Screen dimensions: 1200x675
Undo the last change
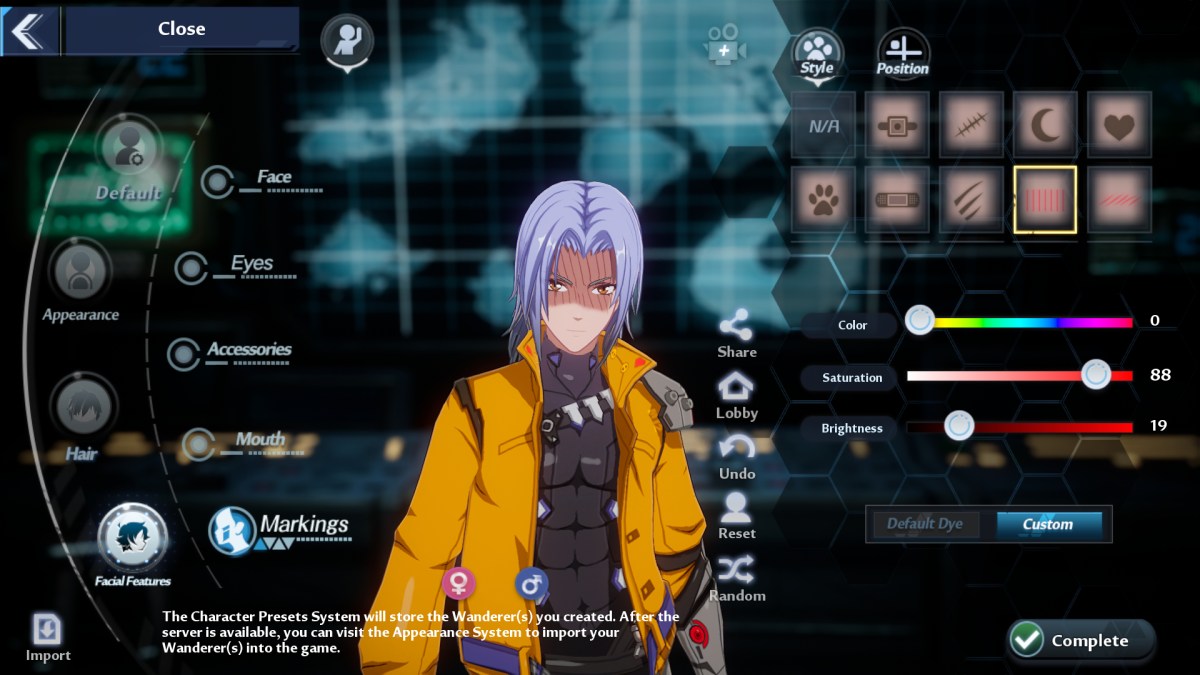(736, 456)
